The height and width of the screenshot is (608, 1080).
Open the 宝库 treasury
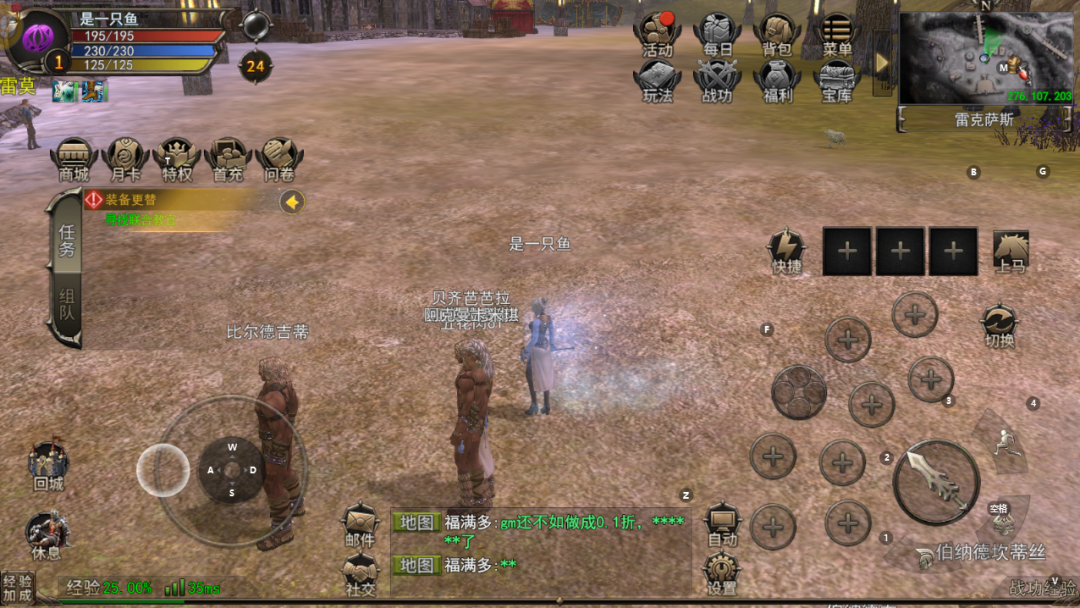pyautogui.click(x=837, y=80)
